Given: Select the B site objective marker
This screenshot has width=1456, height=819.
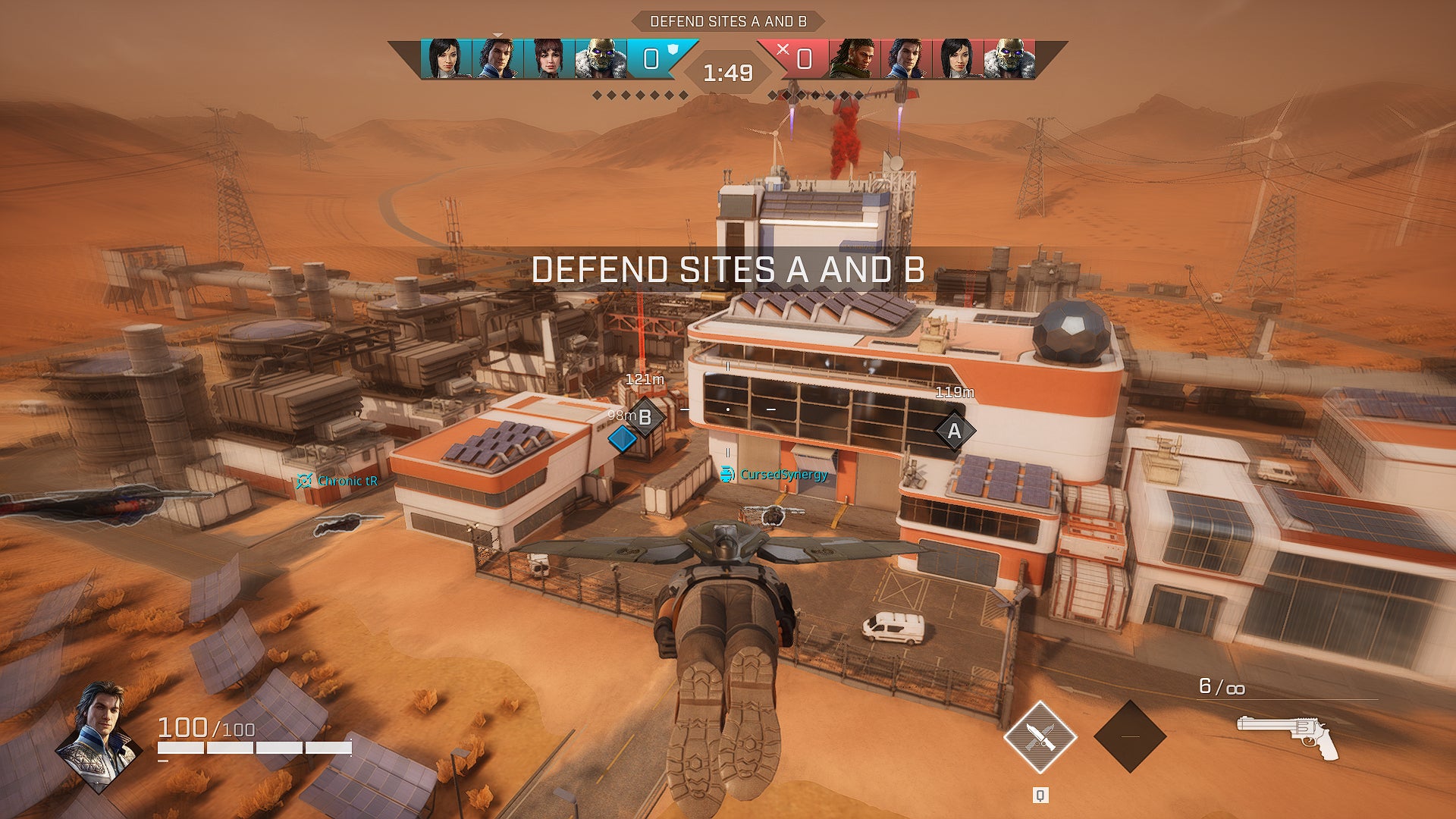Looking at the screenshot, I should (x=647, y=416).
